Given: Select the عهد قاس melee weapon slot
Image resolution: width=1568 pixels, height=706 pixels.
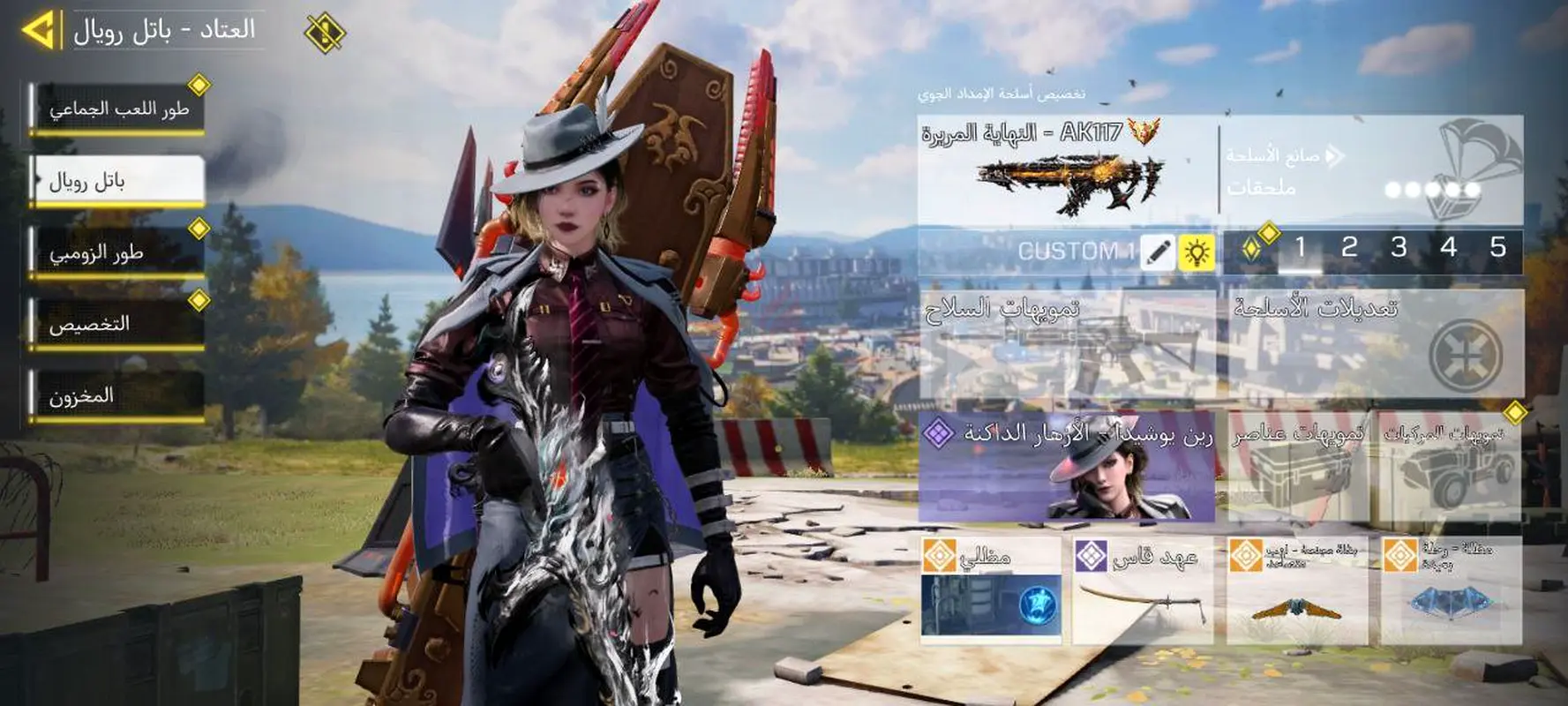Looking at the screenshot, I should tap(1143, 590).
